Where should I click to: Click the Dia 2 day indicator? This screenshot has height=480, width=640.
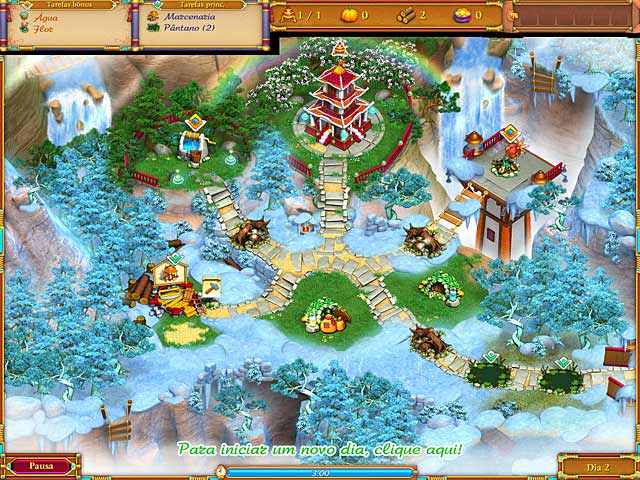596,466
